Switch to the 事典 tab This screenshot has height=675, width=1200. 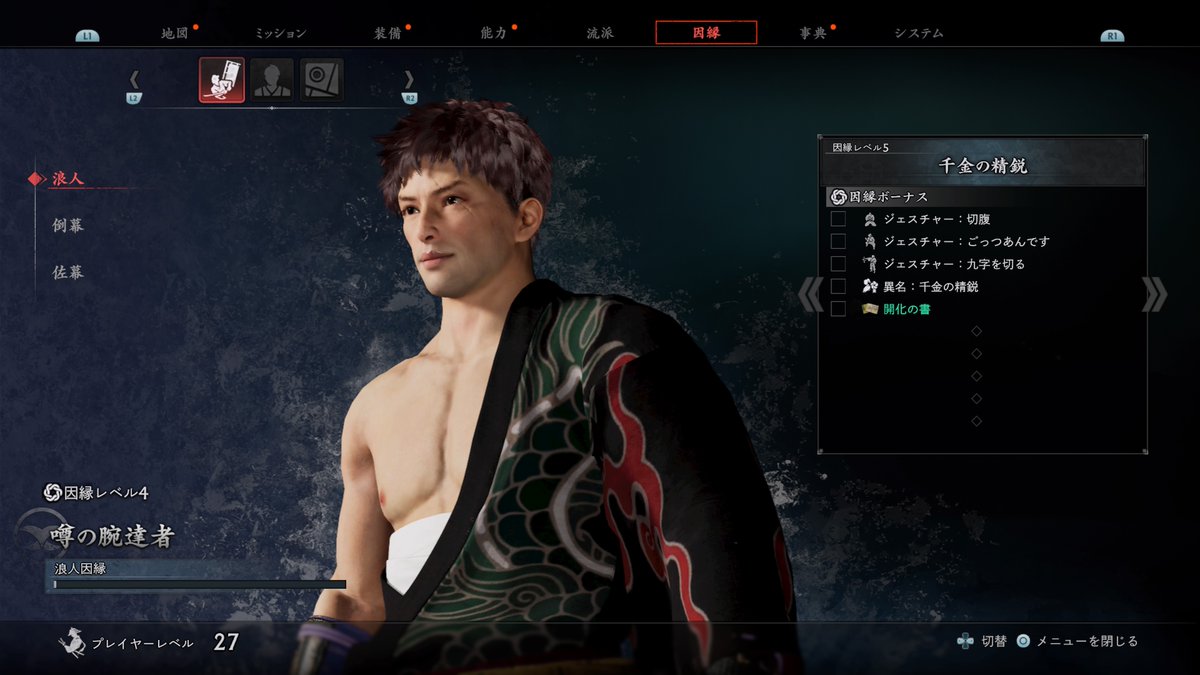(x=813, y=33)
